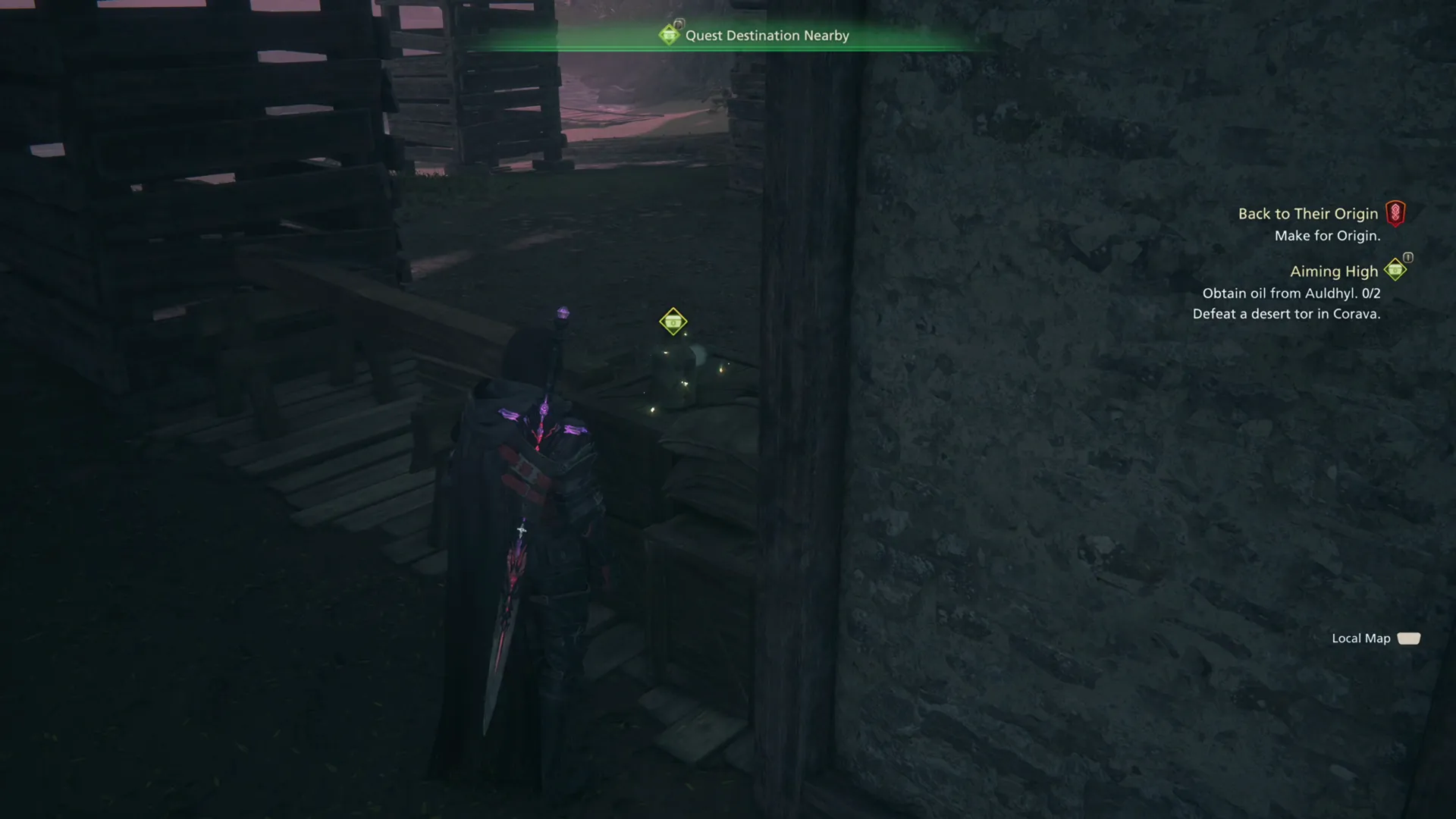Select the red emblem next to Back to Their Origin
Viewport: 1456px width, 819px height.
click(1398, 213)
